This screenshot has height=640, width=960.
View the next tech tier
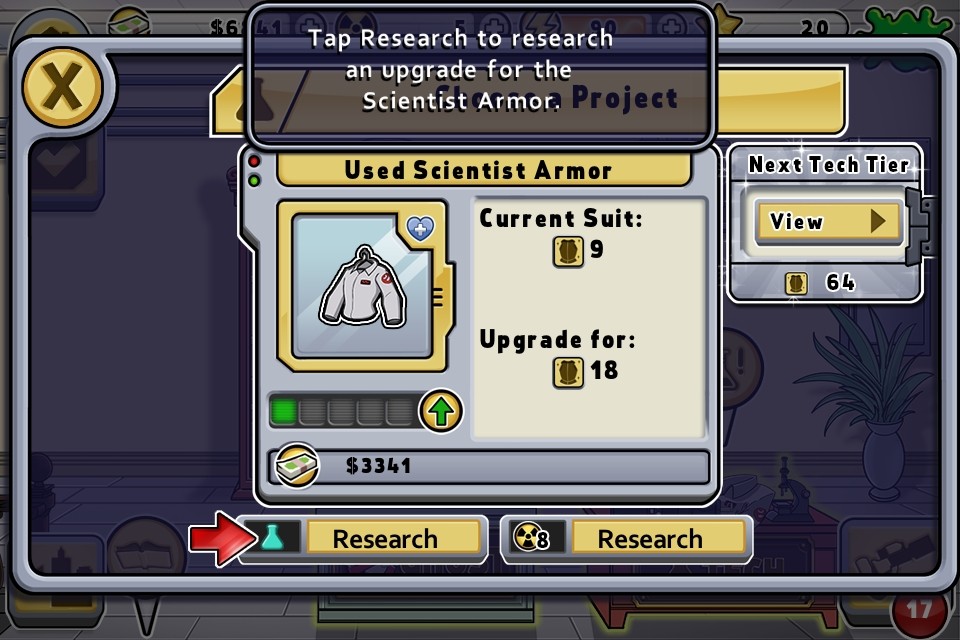tap(821, 221)
